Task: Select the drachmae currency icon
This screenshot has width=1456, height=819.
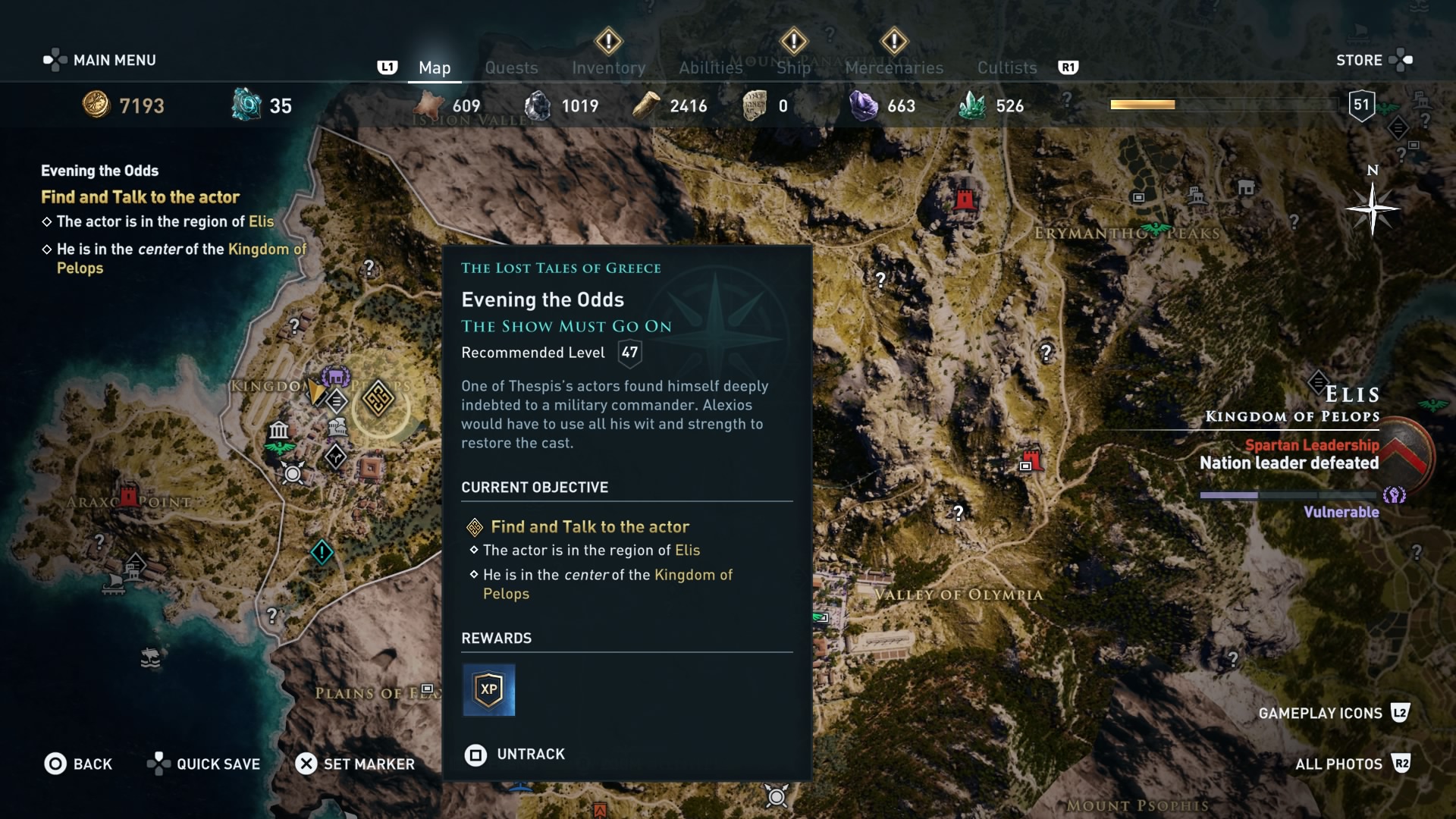Action: [x=97, y=105]
